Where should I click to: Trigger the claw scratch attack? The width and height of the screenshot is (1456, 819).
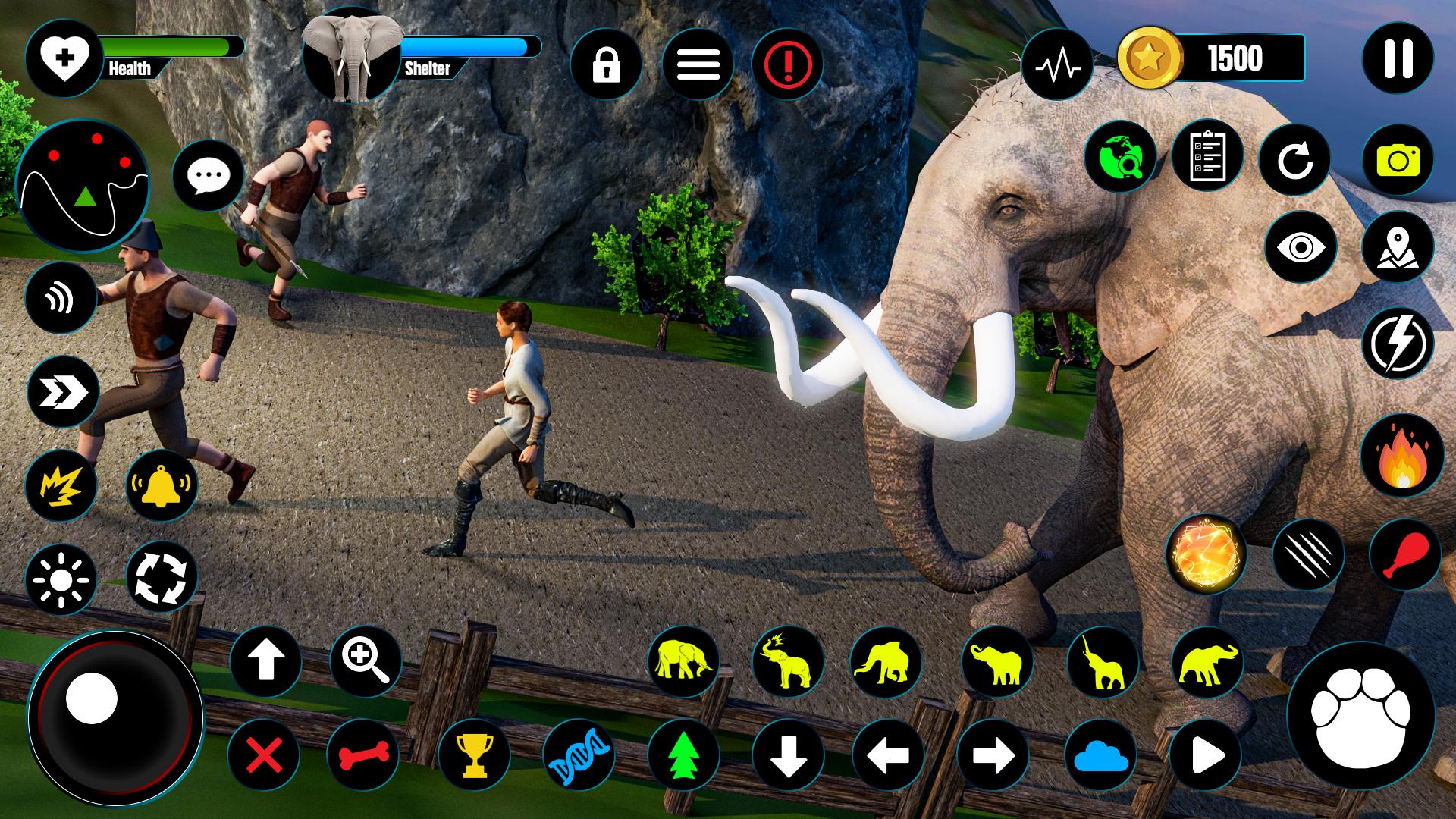pos(1307,556)
